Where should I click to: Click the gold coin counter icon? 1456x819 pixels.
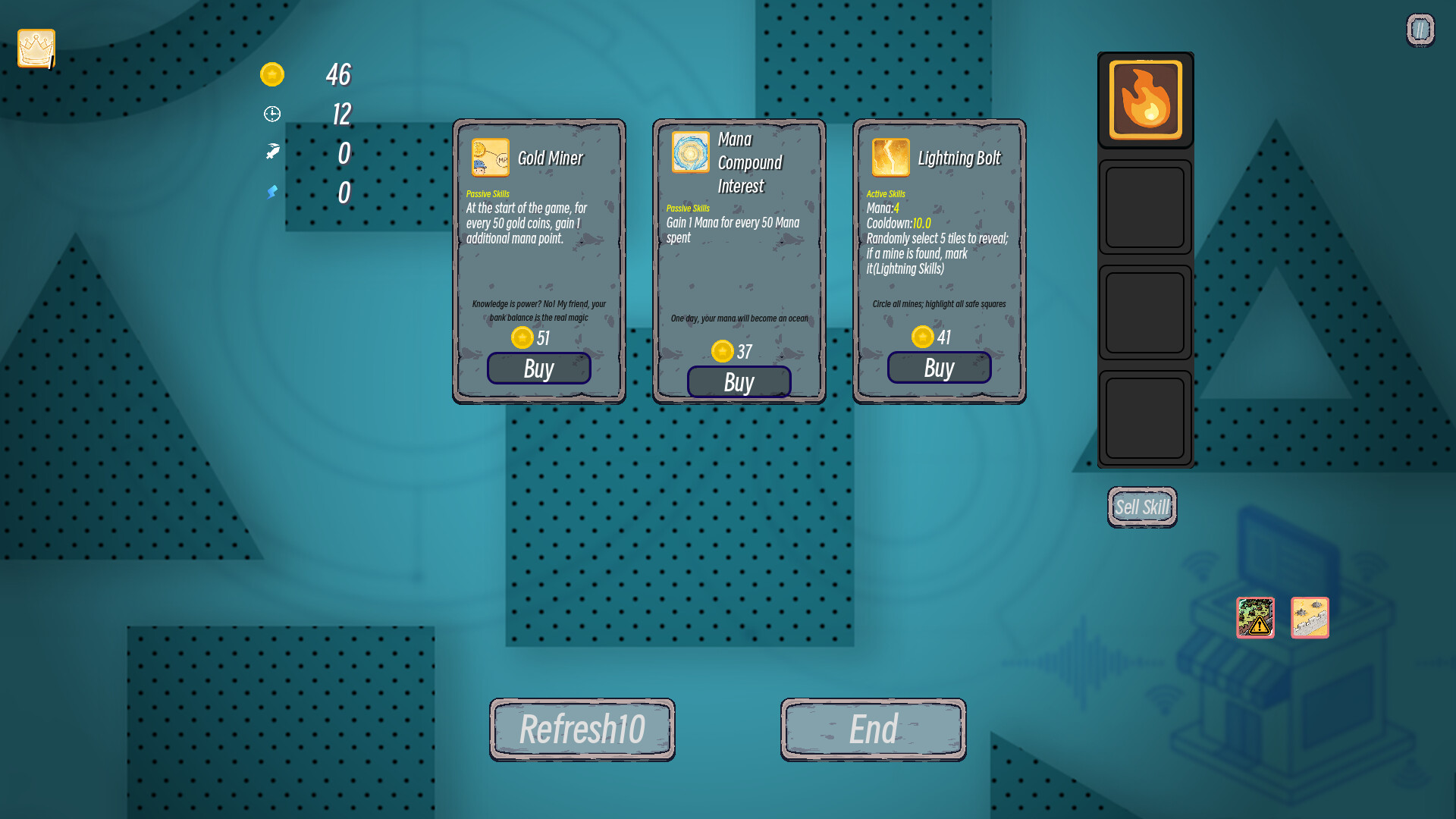pyautogui.click(x=272, y=74)
